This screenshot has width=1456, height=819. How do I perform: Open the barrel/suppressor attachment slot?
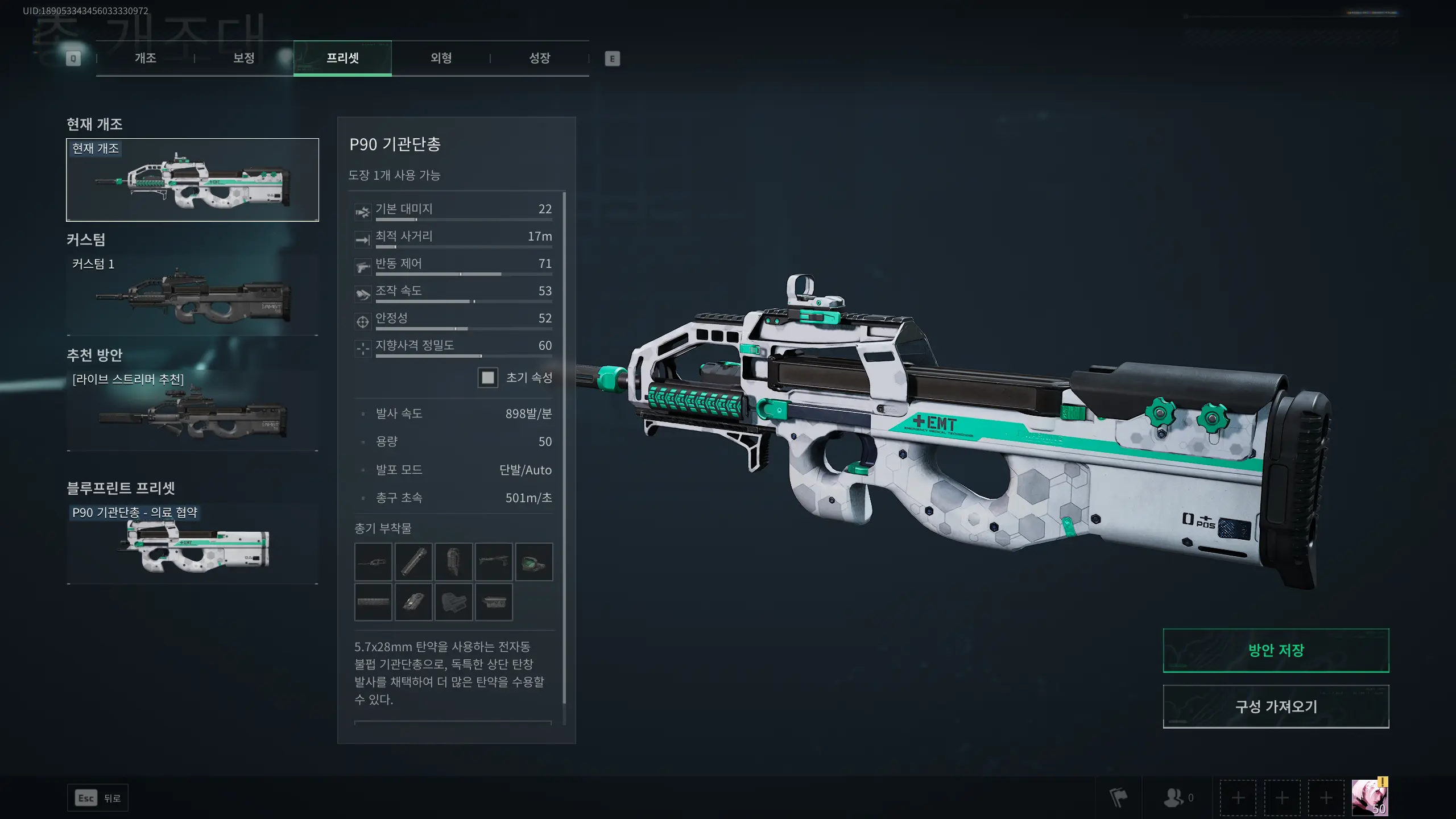[x=413, y=562]
